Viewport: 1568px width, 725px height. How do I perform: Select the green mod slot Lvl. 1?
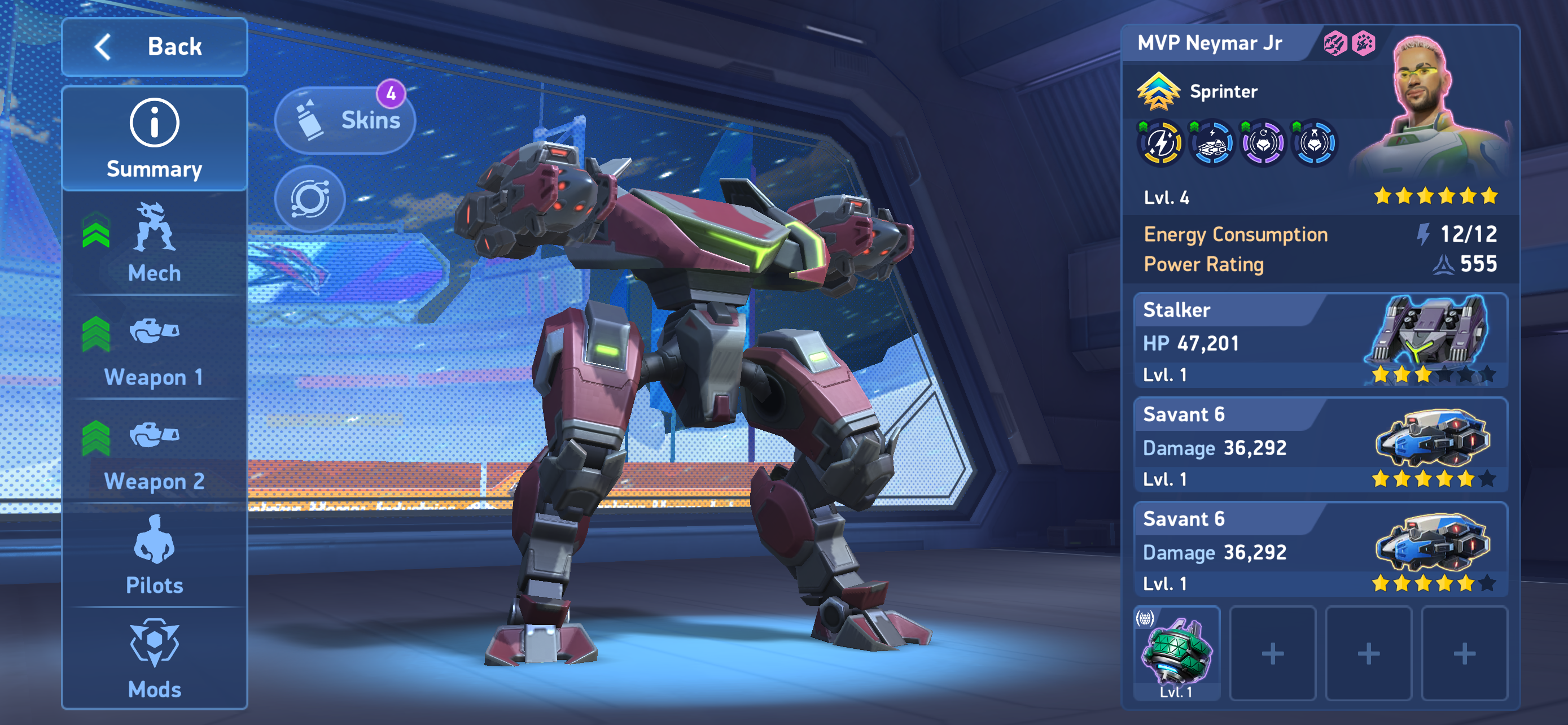pyautogui.click(x=1176, y=654)
